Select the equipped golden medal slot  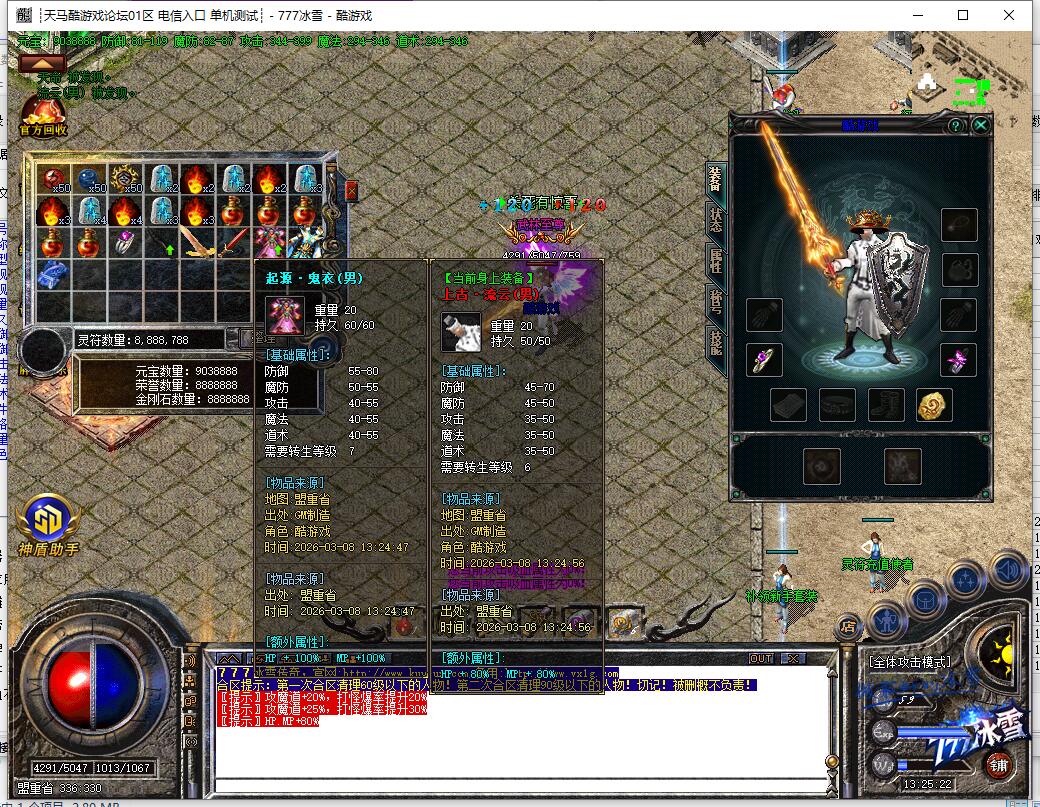934,405
